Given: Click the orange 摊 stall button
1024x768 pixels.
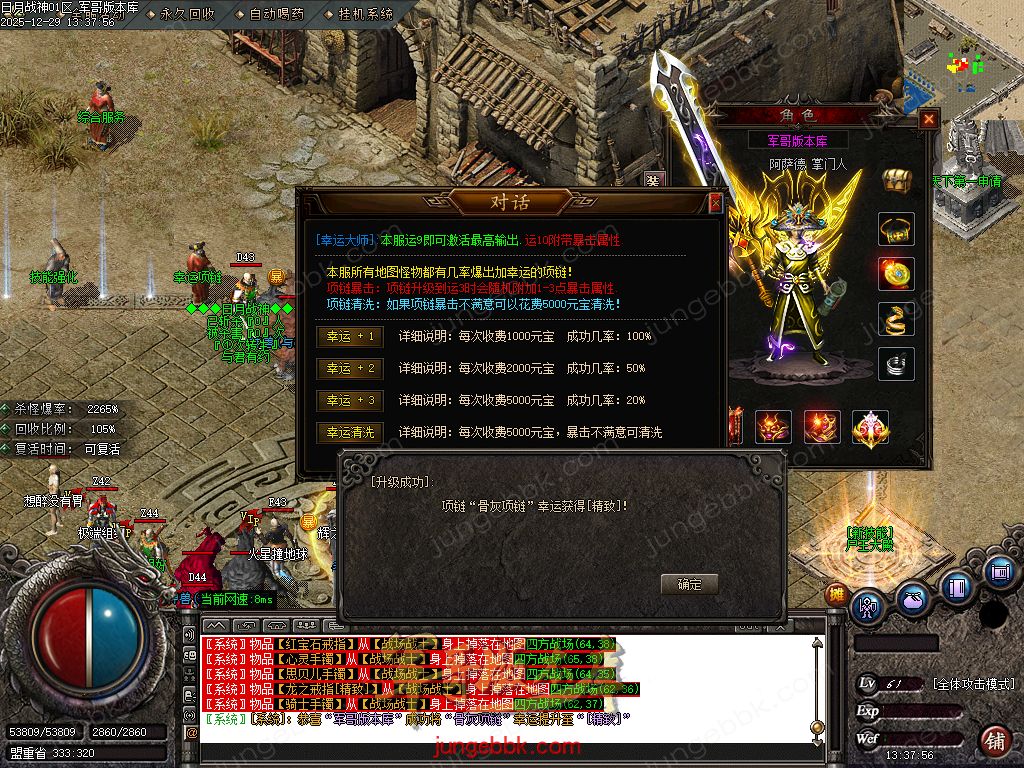Looking at the screenshot, I should (x=836, y=594).
